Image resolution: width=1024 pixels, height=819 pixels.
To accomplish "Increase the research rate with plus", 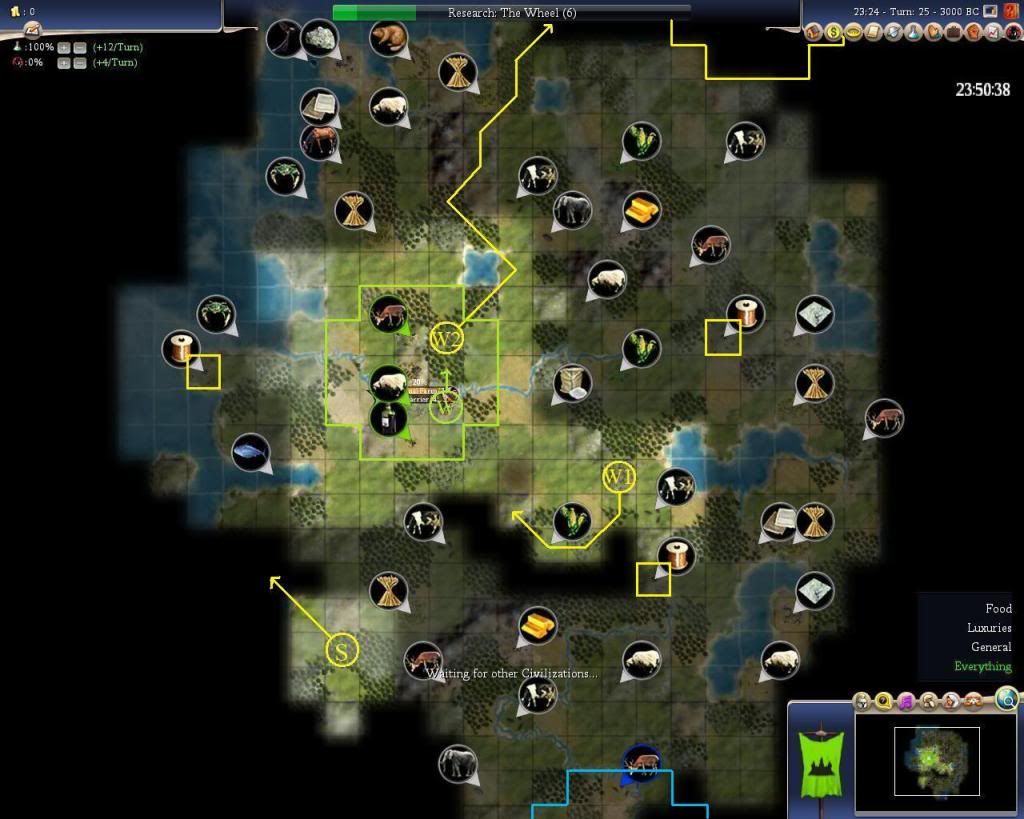I will [63, 48].
